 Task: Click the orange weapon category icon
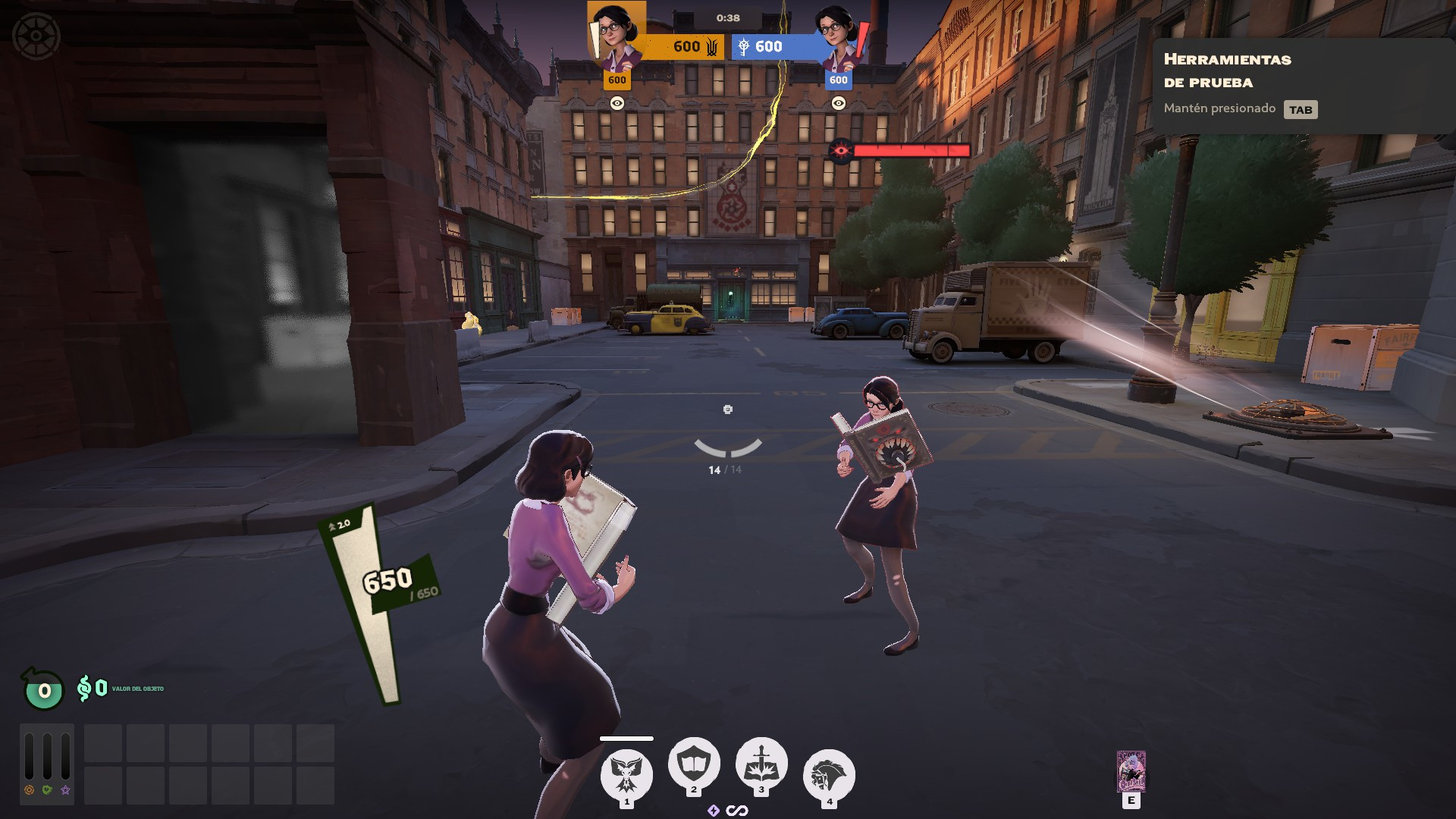tap(29, 790)
